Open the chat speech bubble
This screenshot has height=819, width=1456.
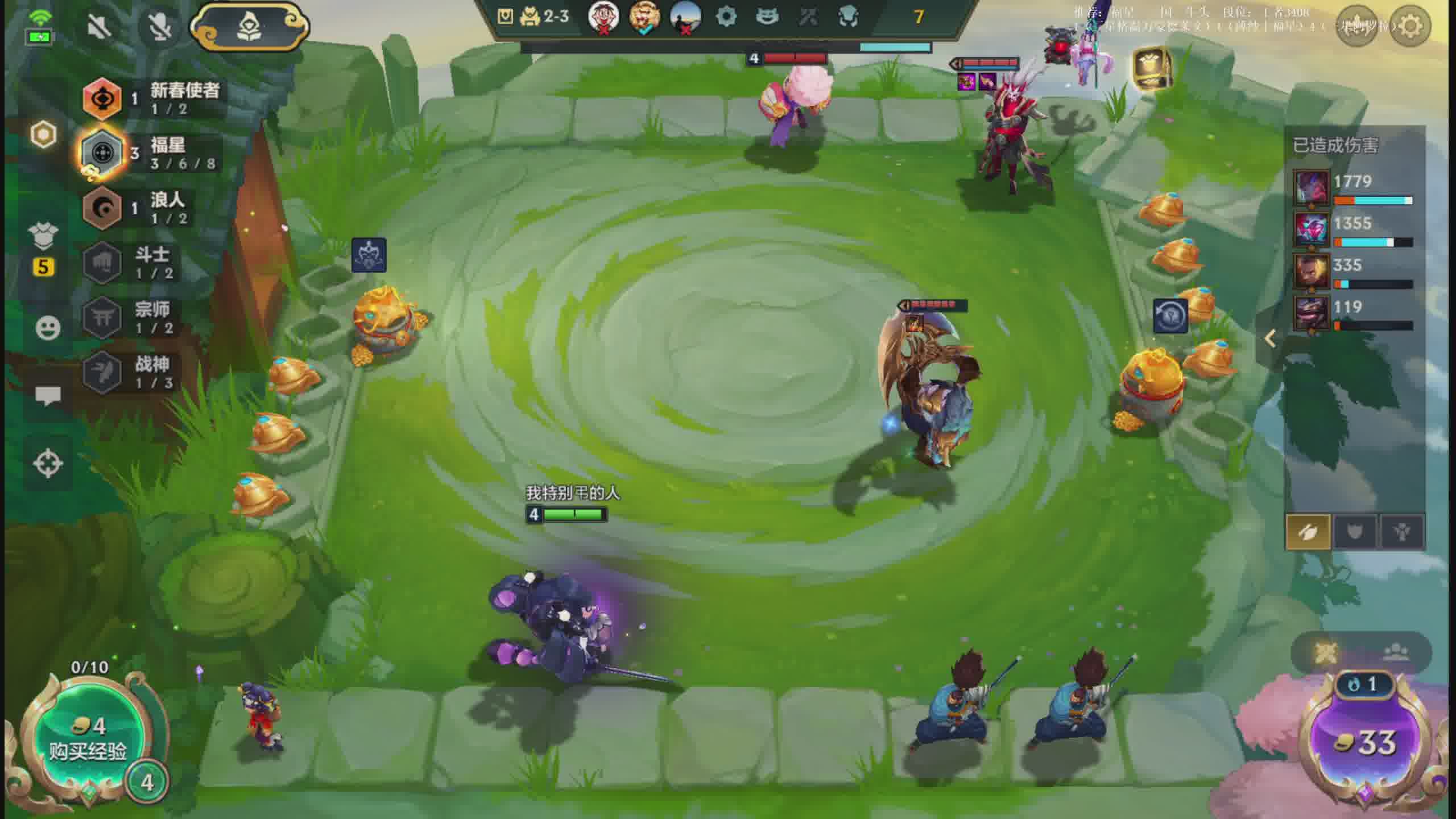[48, 395]
